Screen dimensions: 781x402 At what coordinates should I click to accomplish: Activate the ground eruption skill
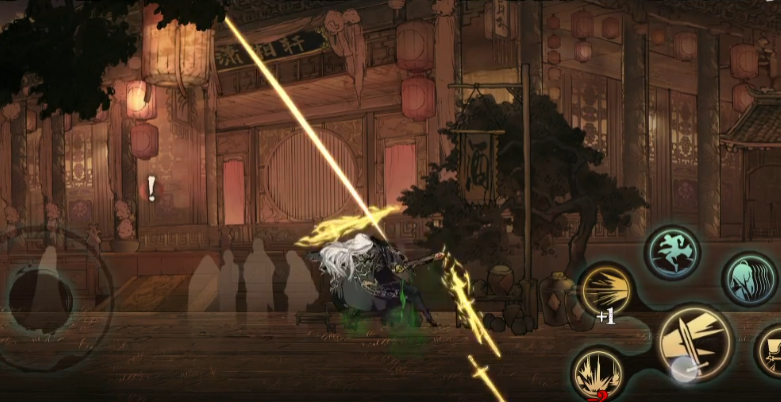click(598, 374)
